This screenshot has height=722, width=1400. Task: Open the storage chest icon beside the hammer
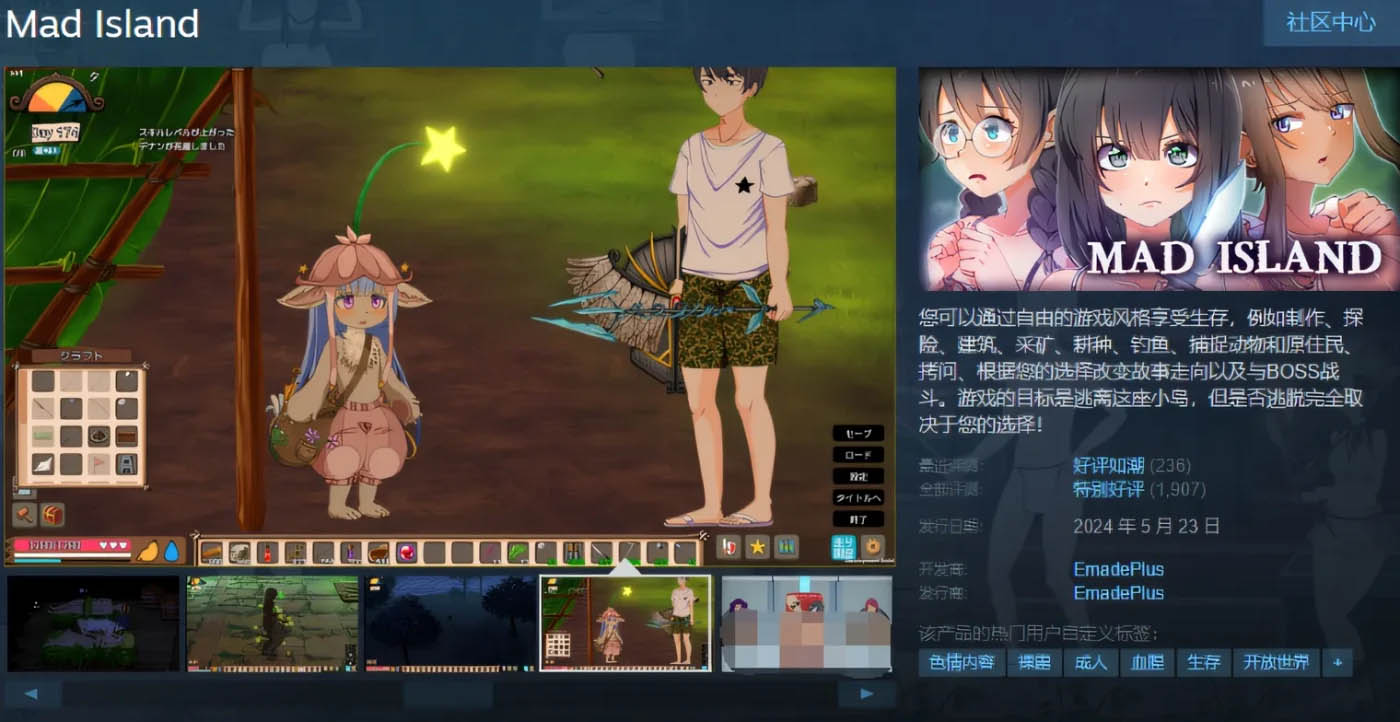[50, 514]
